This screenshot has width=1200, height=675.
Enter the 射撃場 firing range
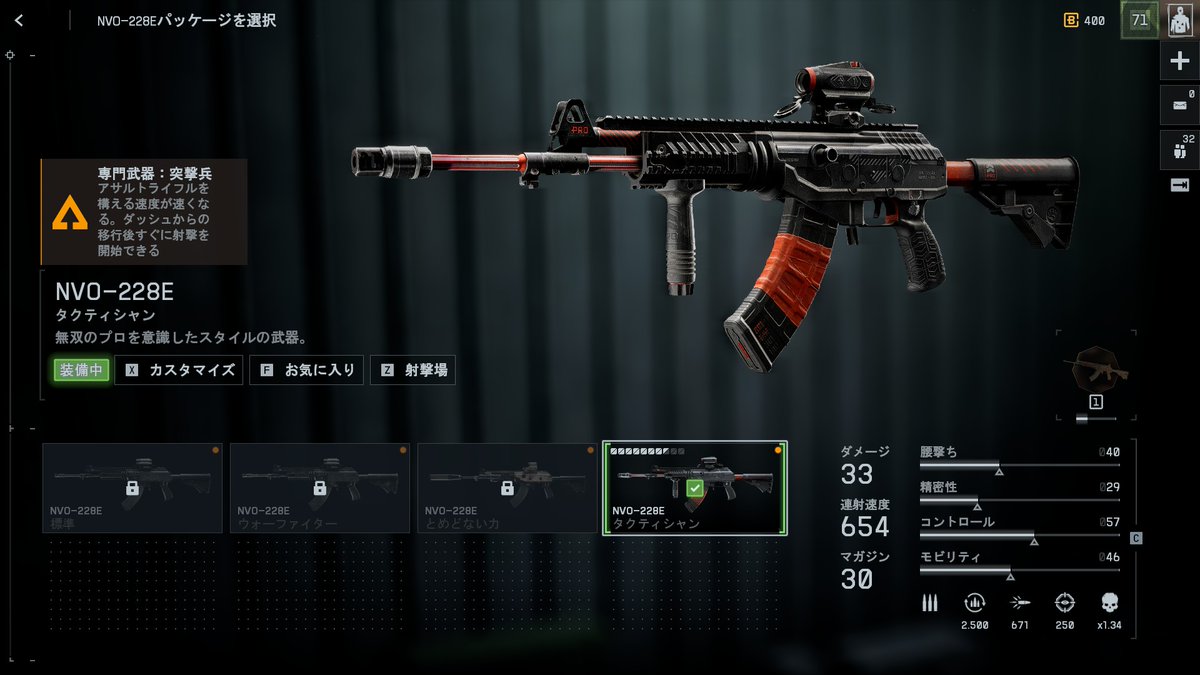point(414,370)
